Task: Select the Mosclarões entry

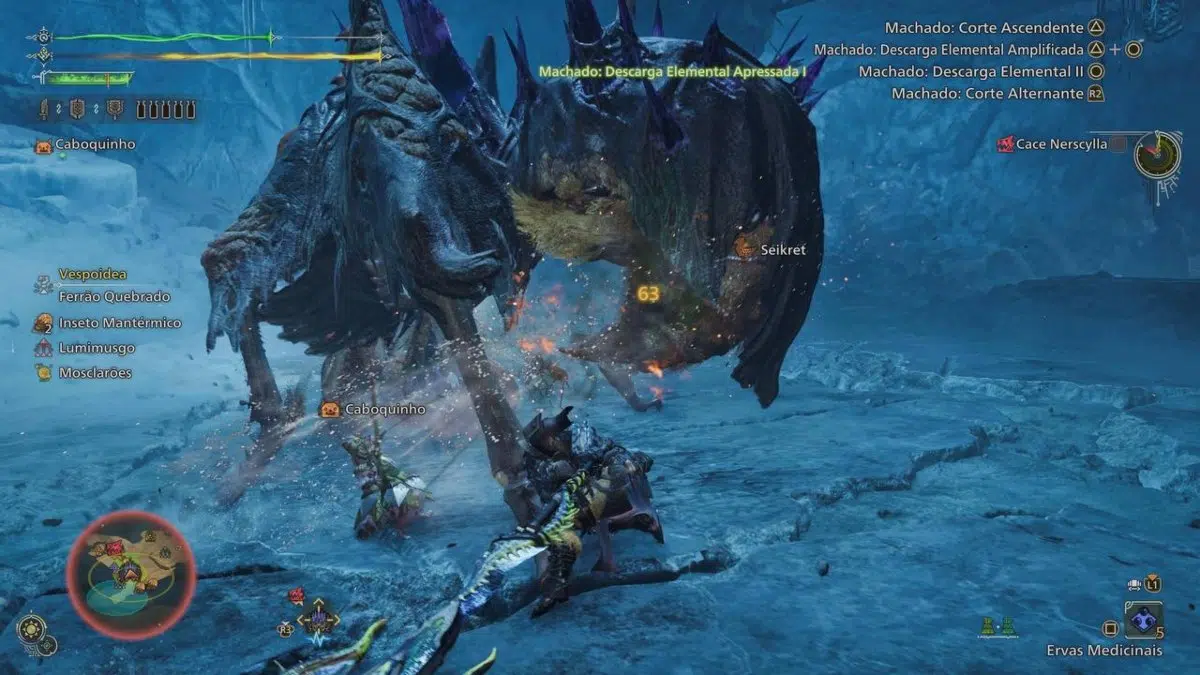Action: [x=95, y=373]
